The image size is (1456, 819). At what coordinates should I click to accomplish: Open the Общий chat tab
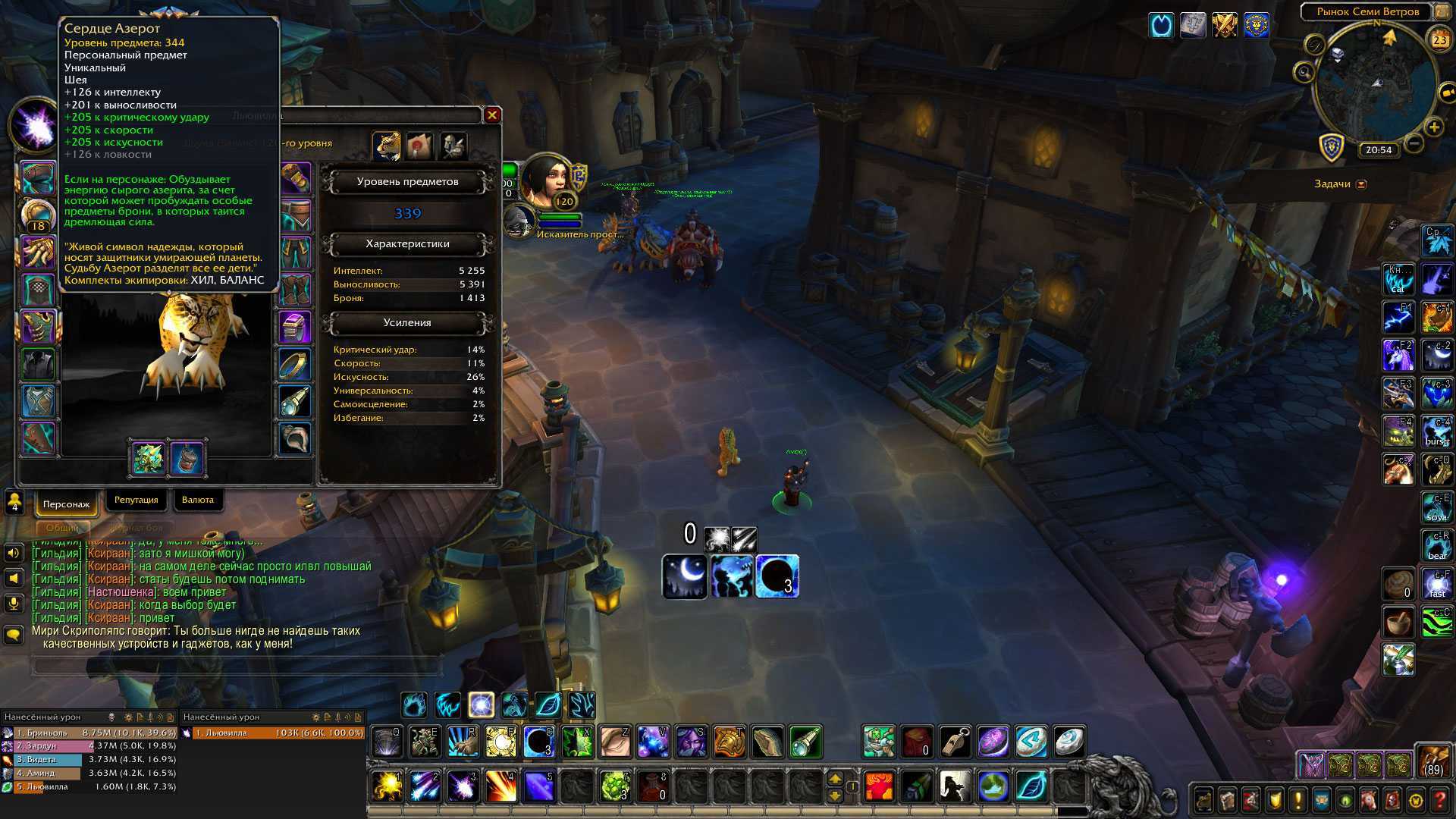[x=62, y=528]
